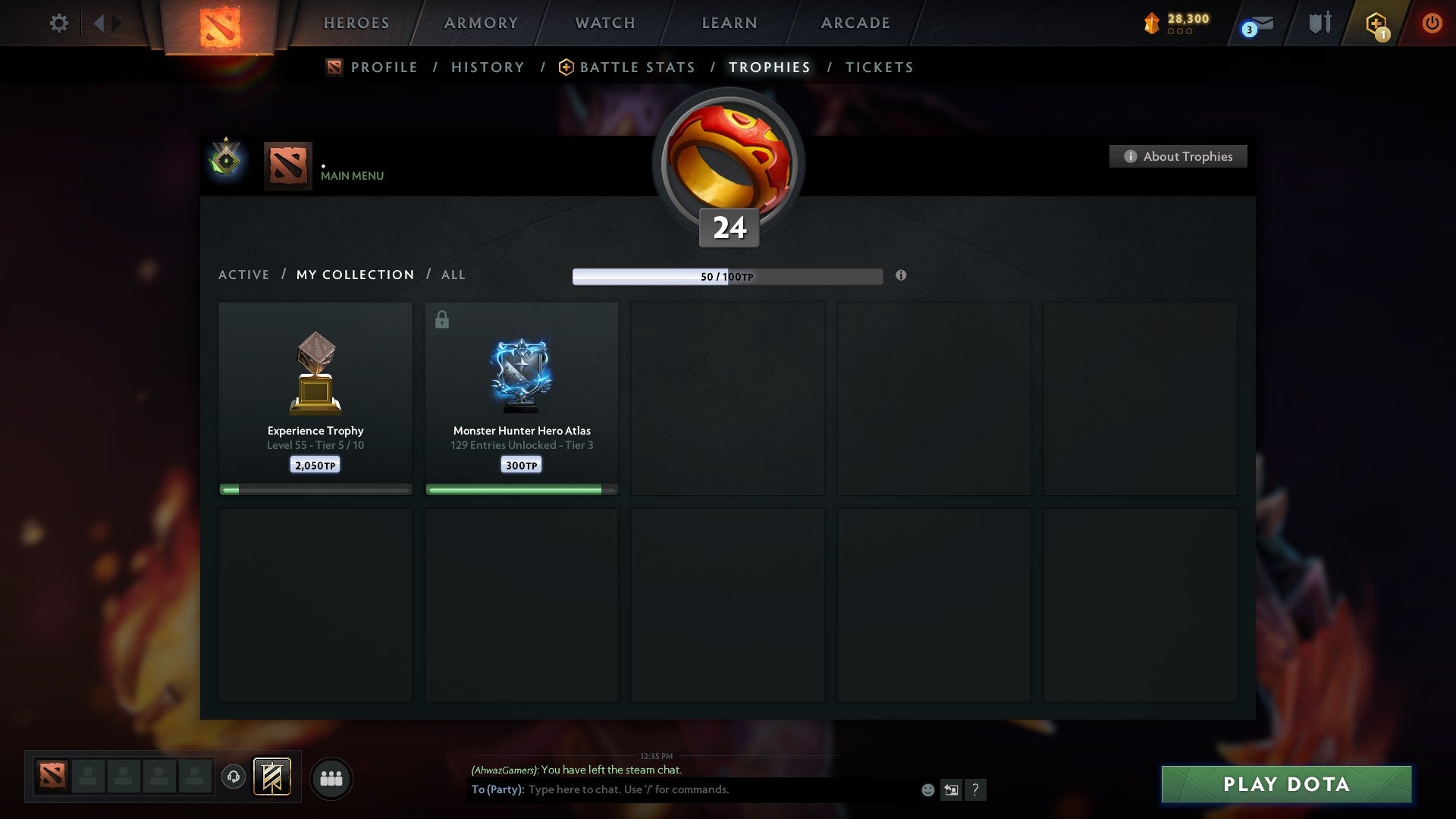Open About Trophies
The height and width of the screenshot is (819, 1456).
pyautogui.click(x=1178, y=156)
